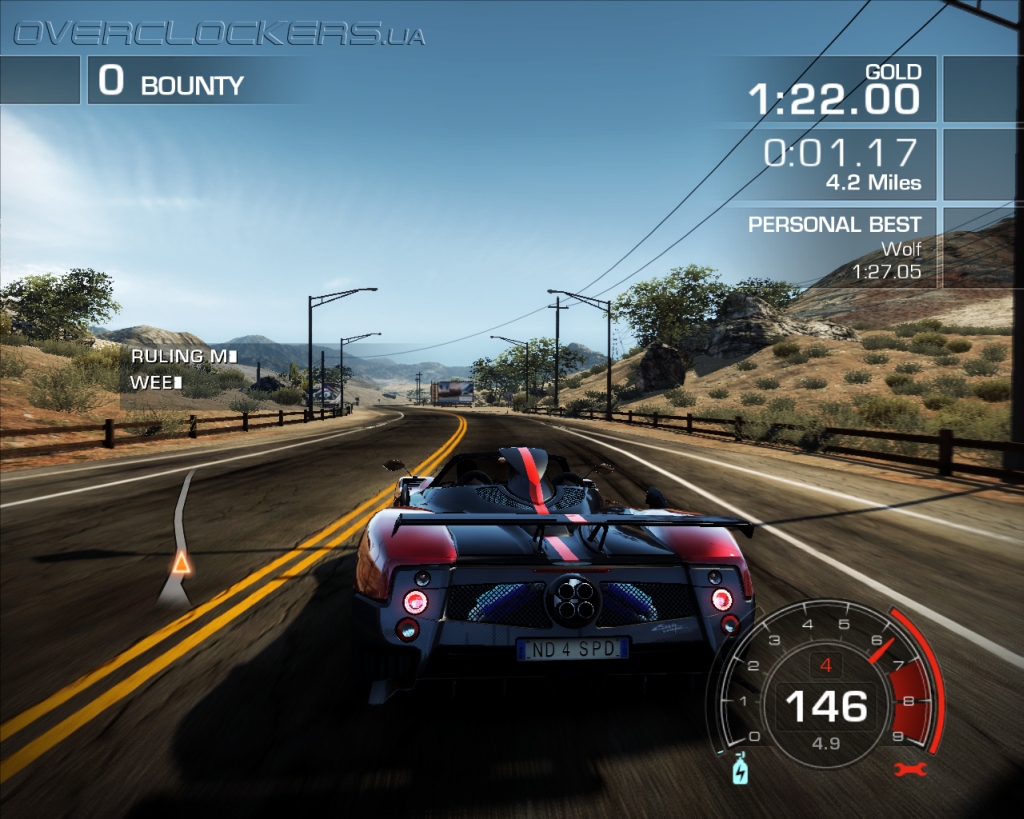
Task: Select the Gold target time objective panel
Action: click(838, 88)
